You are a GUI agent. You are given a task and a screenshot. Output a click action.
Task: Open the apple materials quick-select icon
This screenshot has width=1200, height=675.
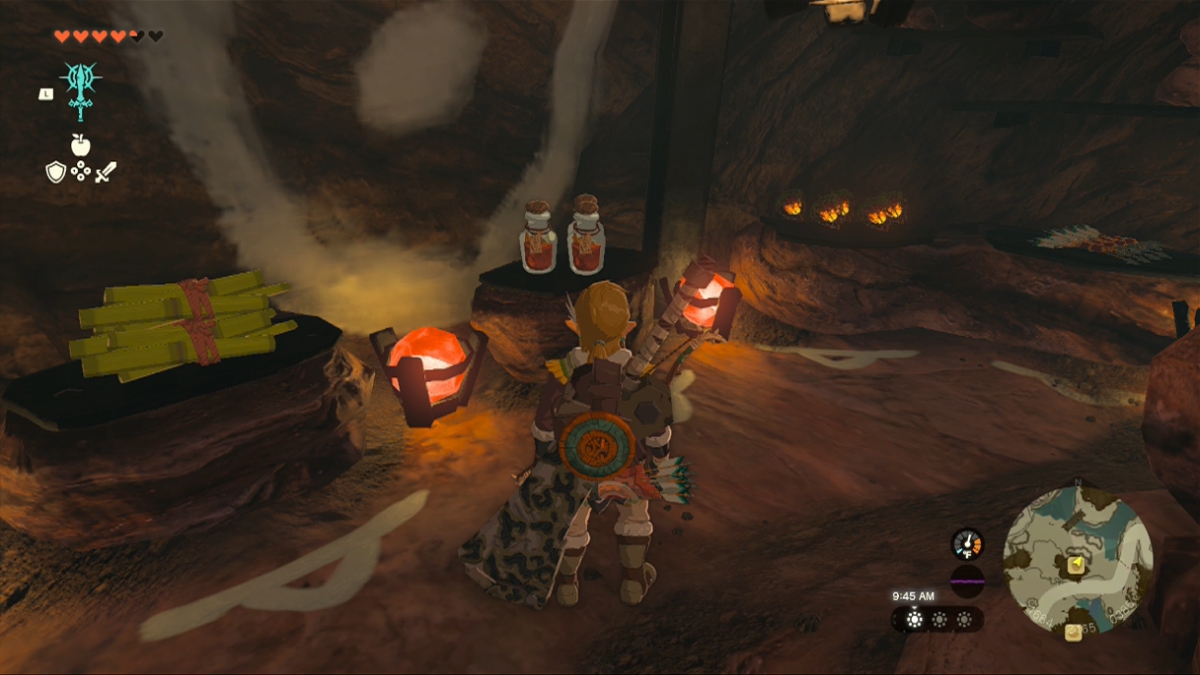[x=80, y=145]
